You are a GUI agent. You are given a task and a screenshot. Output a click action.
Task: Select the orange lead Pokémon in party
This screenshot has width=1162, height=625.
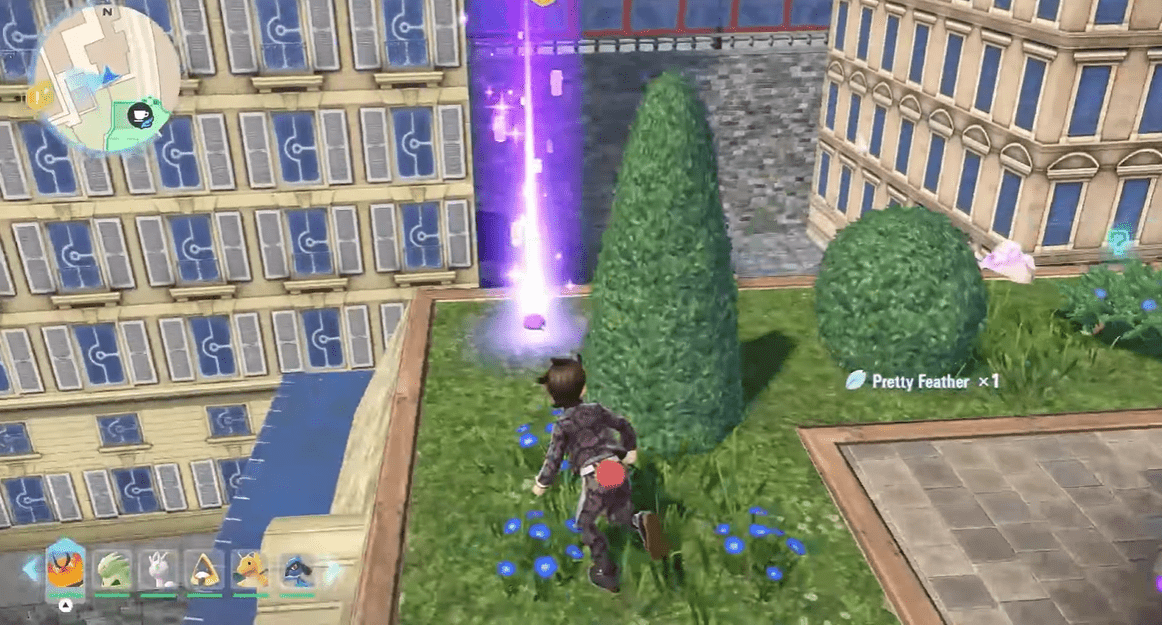click(66, 570)
